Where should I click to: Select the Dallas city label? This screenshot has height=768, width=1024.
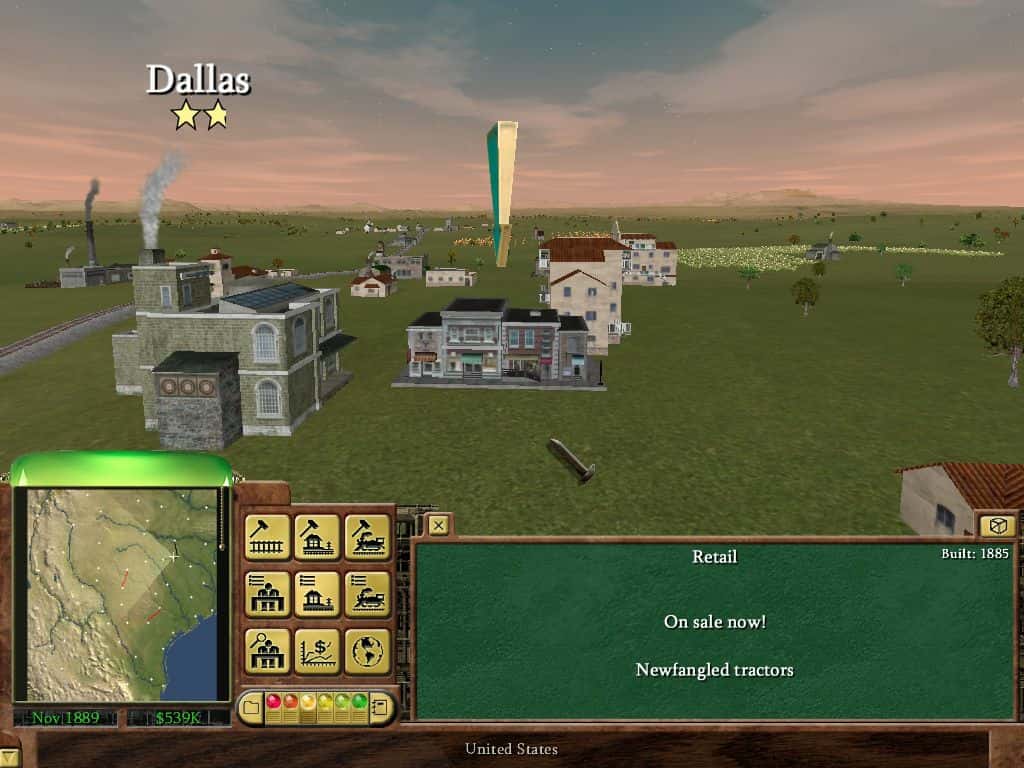coord(198,80)
